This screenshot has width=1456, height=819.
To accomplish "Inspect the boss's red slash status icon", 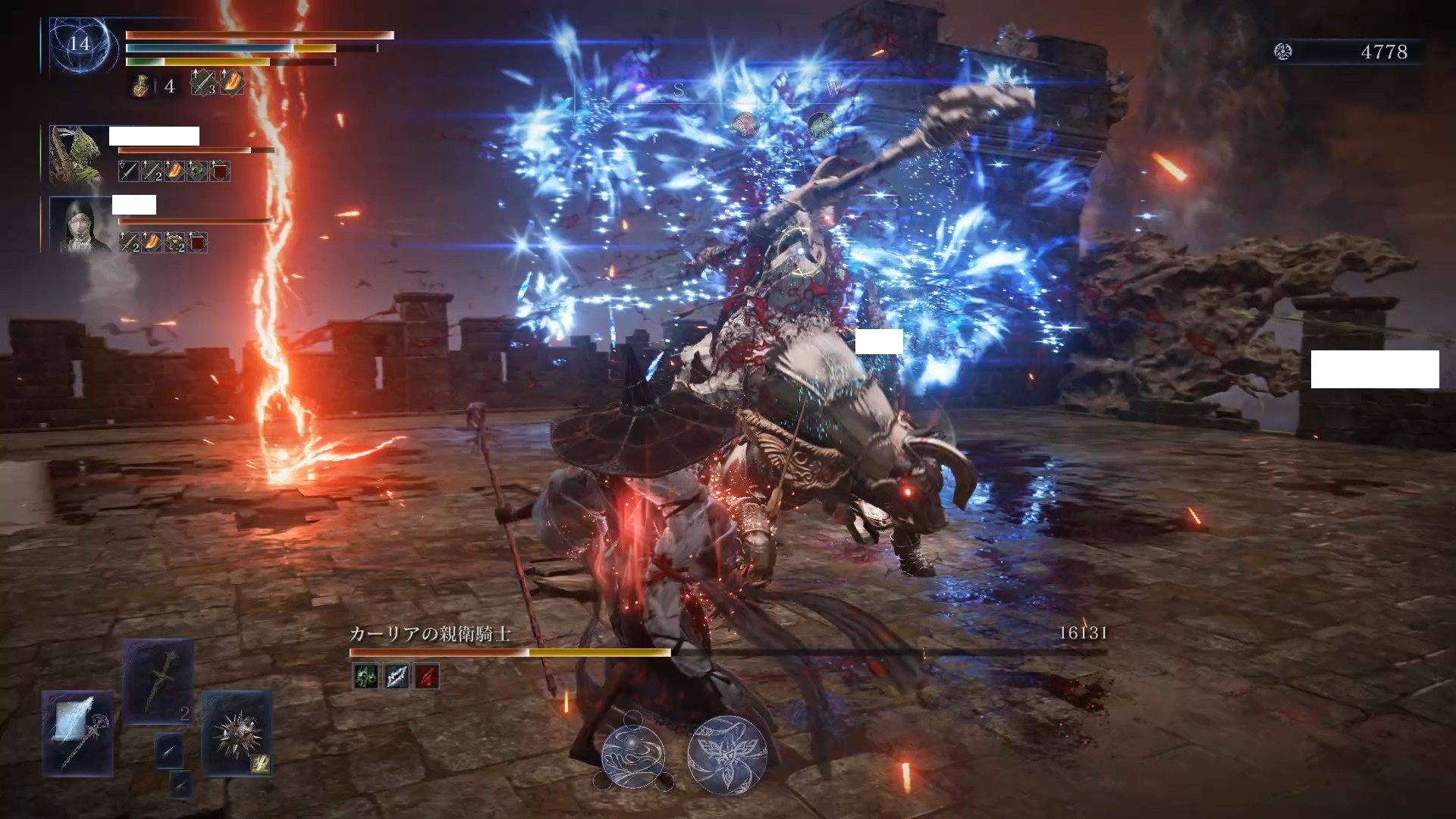I will point(426,676).
